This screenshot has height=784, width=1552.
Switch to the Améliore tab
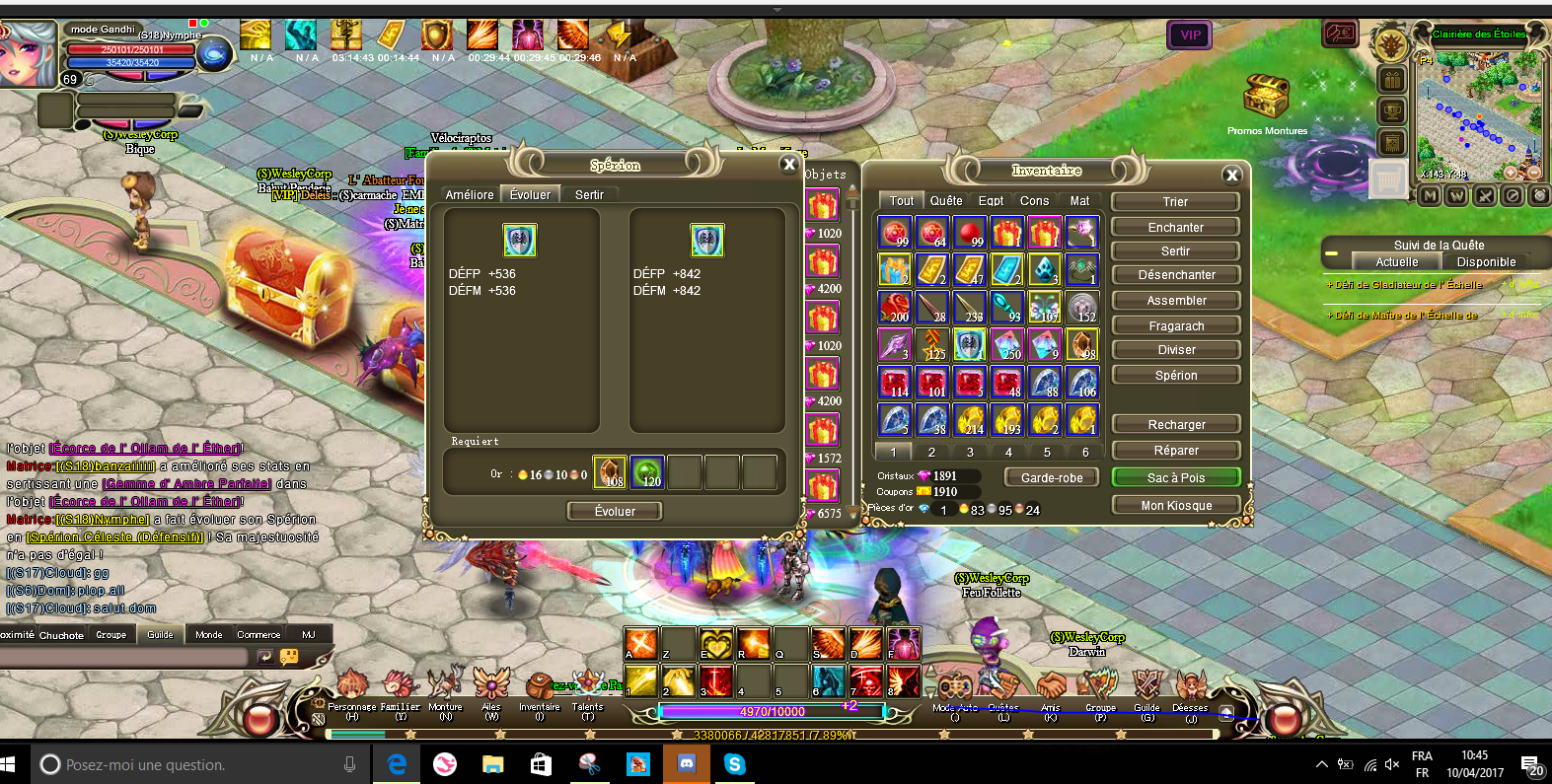[x=469, y=195]
